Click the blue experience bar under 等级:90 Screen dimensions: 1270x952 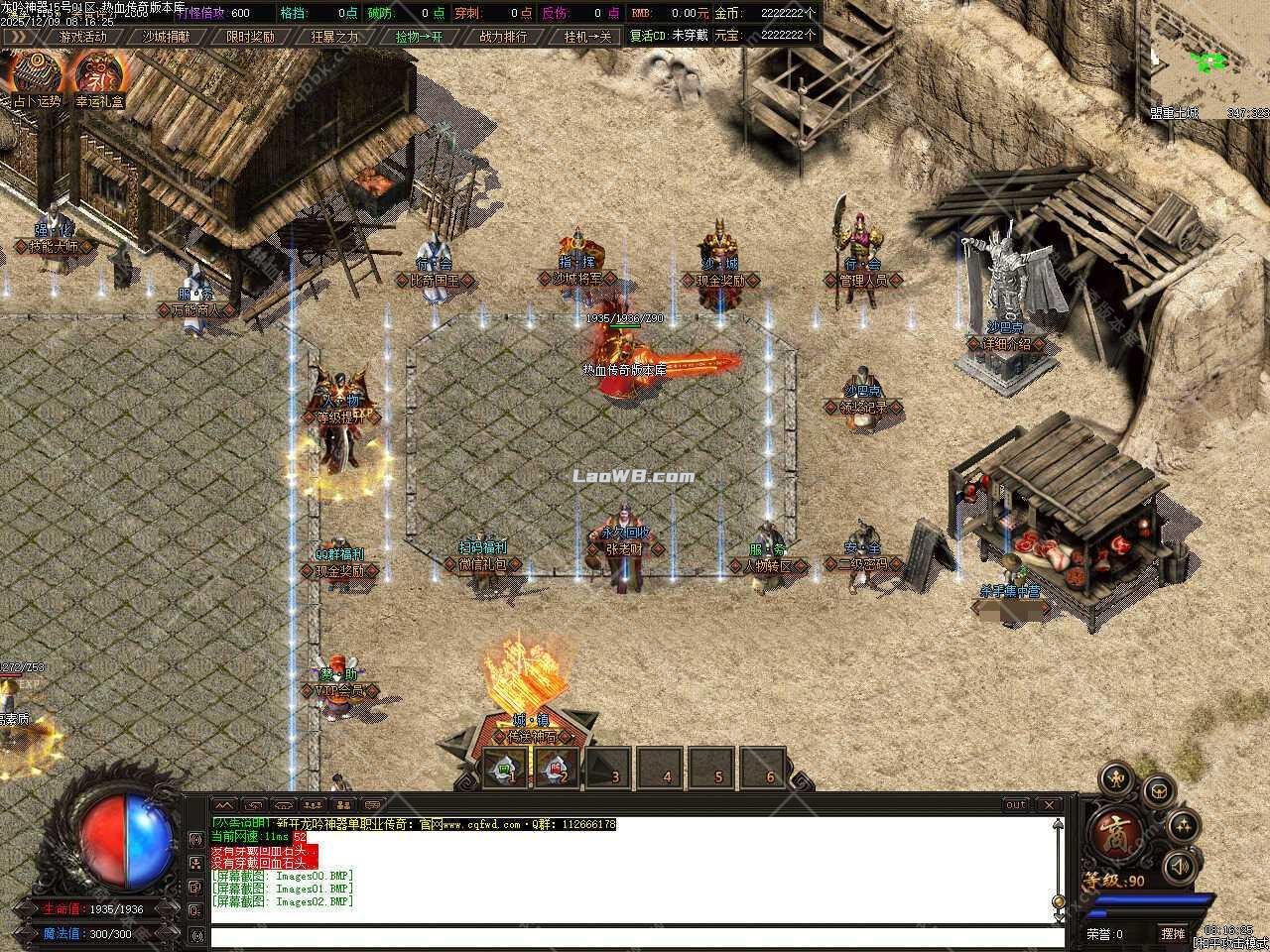pyautogui.click(x=1153, y=899)
